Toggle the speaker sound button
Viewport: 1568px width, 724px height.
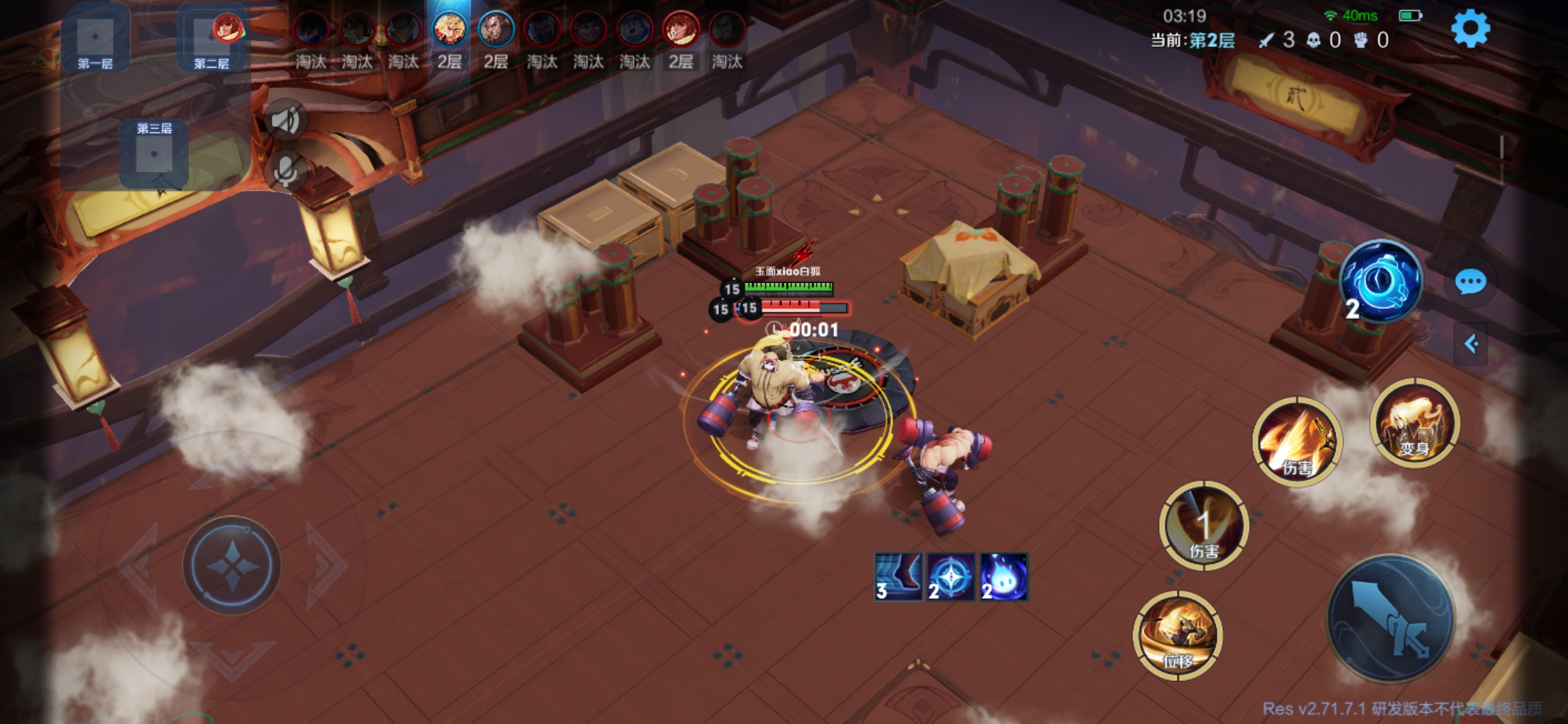click(286, 121)
